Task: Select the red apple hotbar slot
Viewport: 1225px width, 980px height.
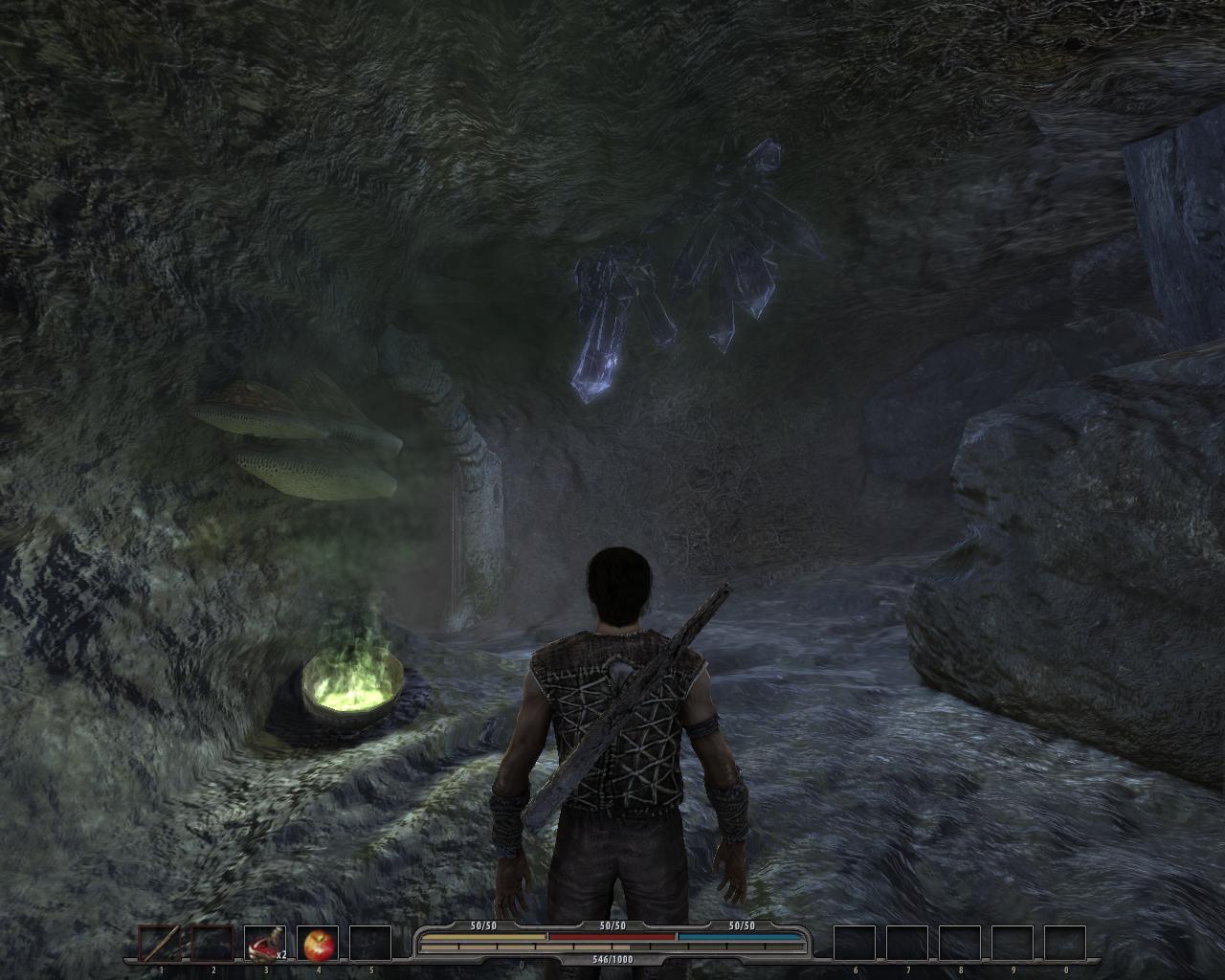Action: [x=318, y=944]
